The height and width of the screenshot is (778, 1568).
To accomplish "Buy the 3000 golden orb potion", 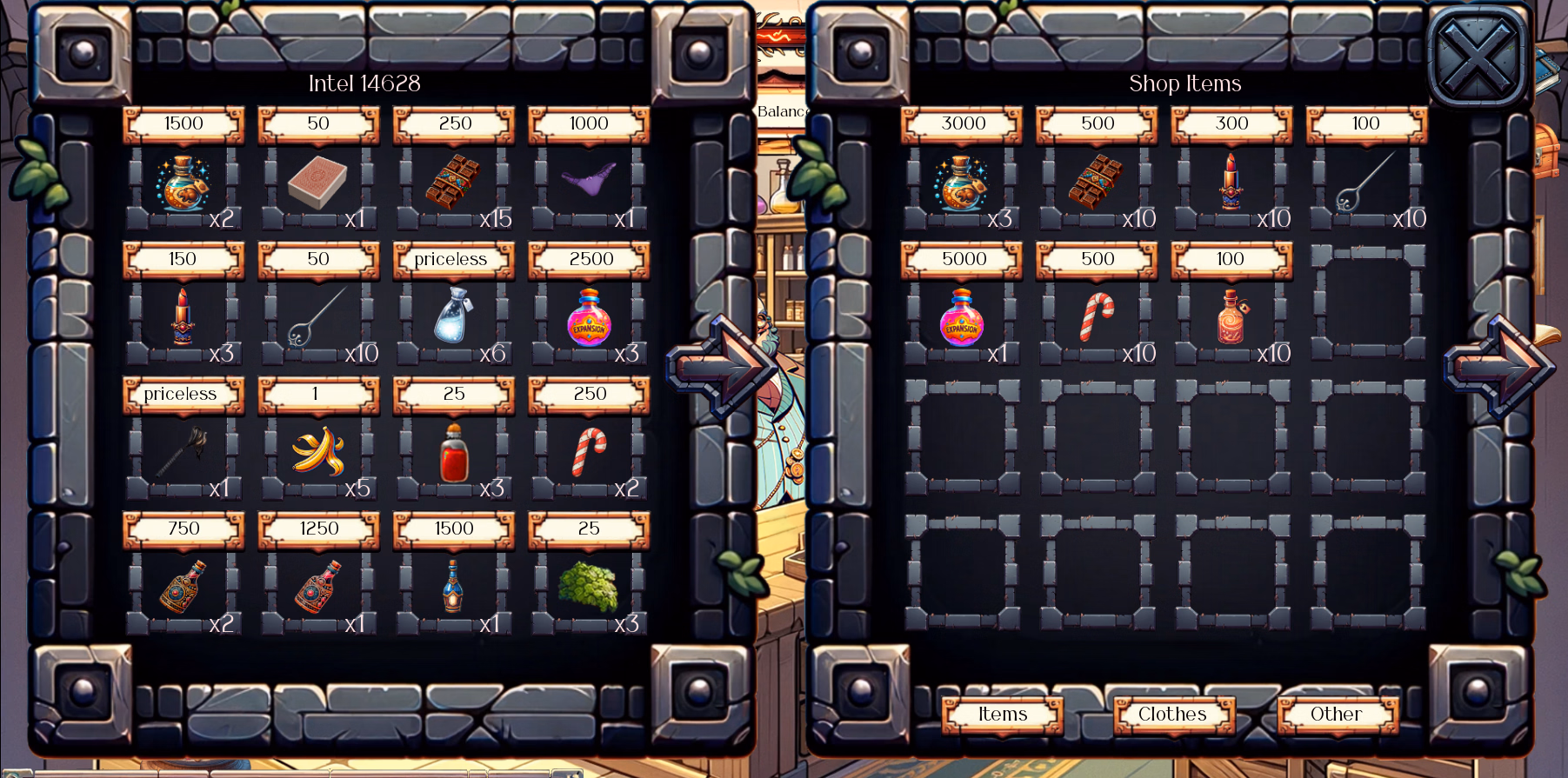I will (962, 182).
